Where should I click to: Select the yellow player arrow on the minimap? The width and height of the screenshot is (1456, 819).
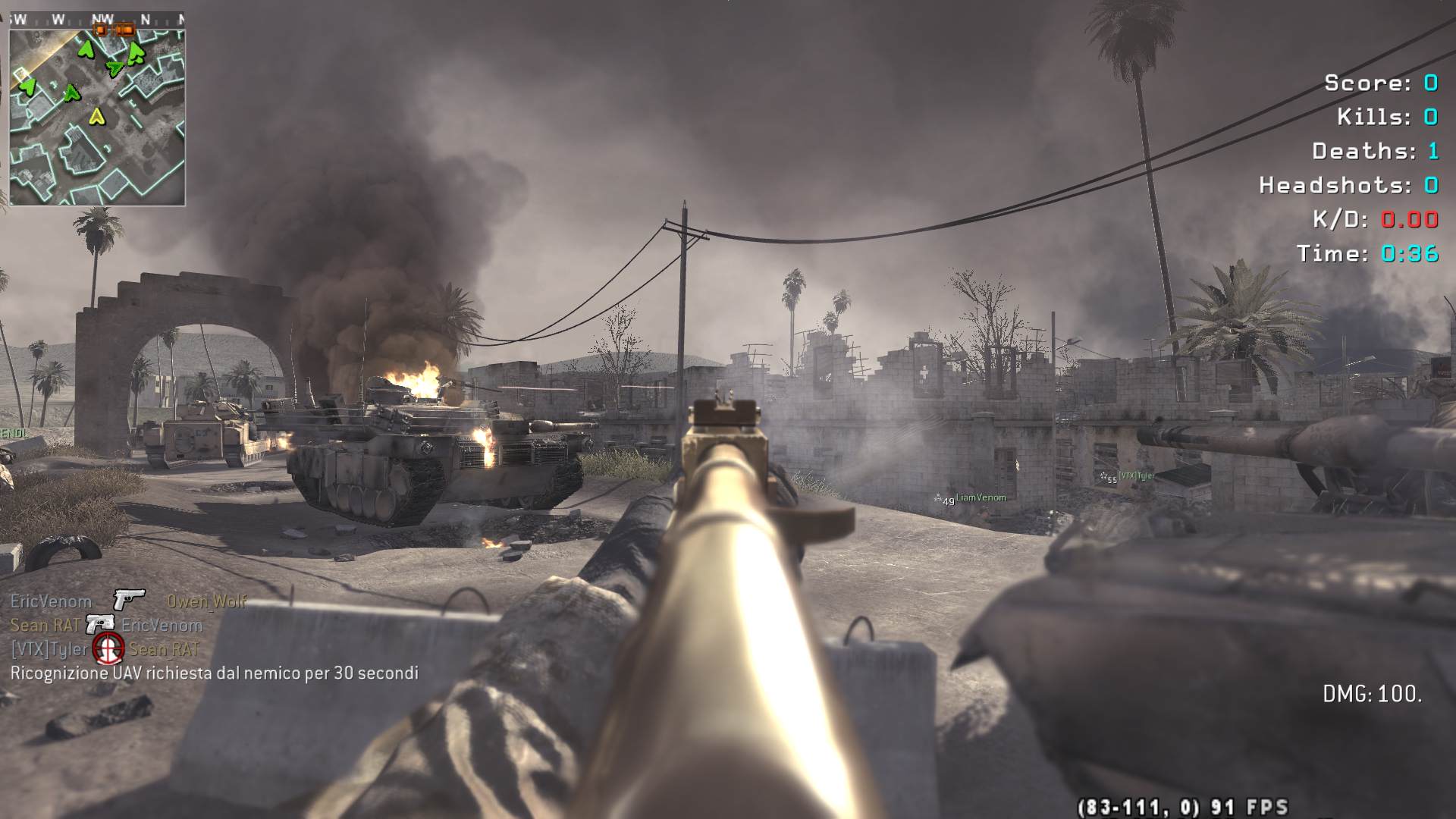(96, 116)
